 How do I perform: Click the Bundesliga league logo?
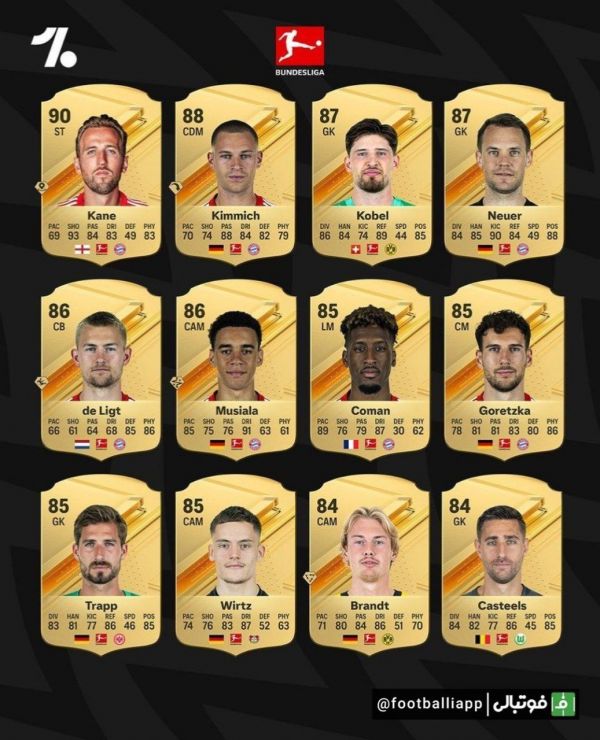(300, 50)
